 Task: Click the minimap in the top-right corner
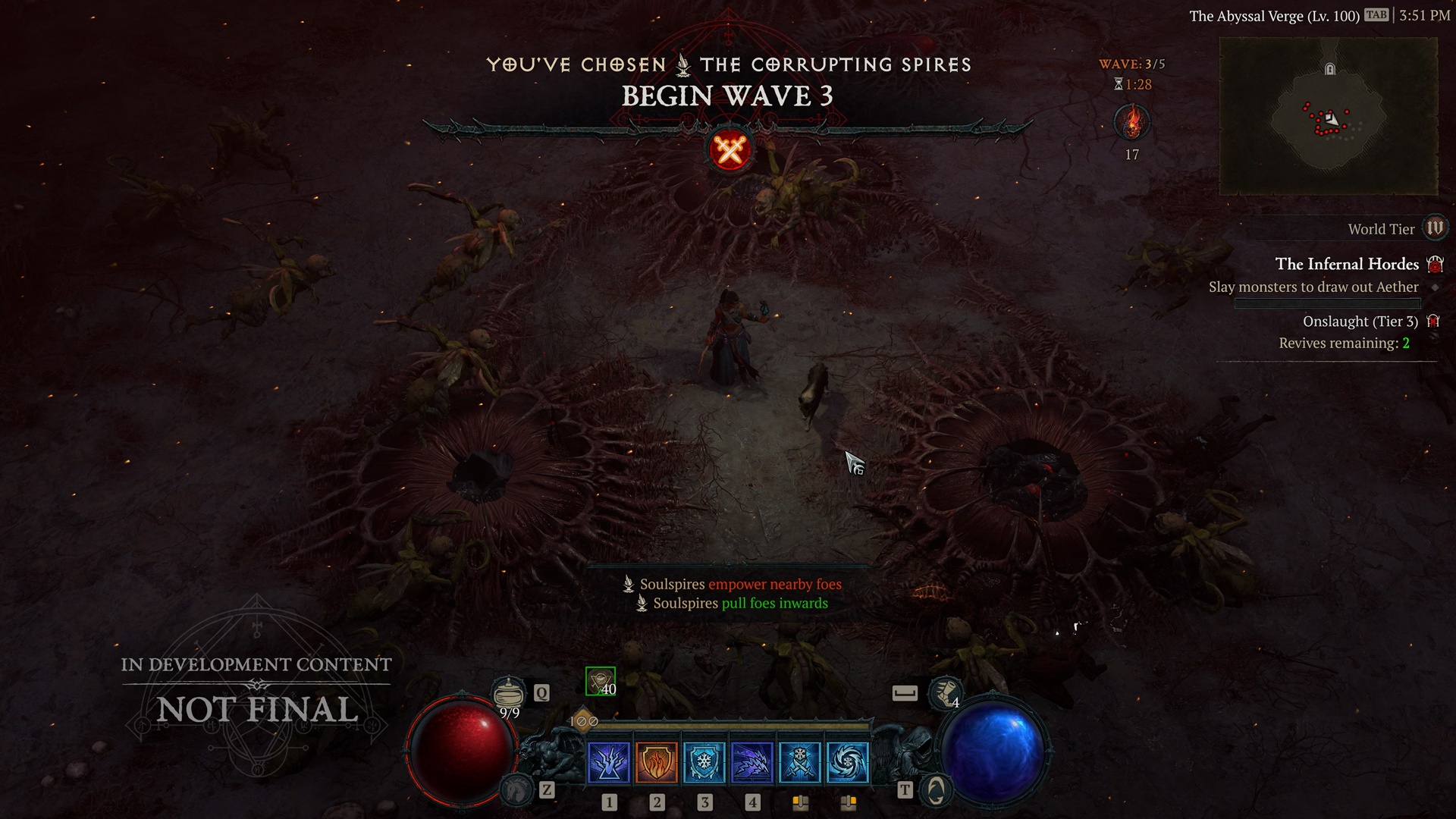click(1329, 118)
